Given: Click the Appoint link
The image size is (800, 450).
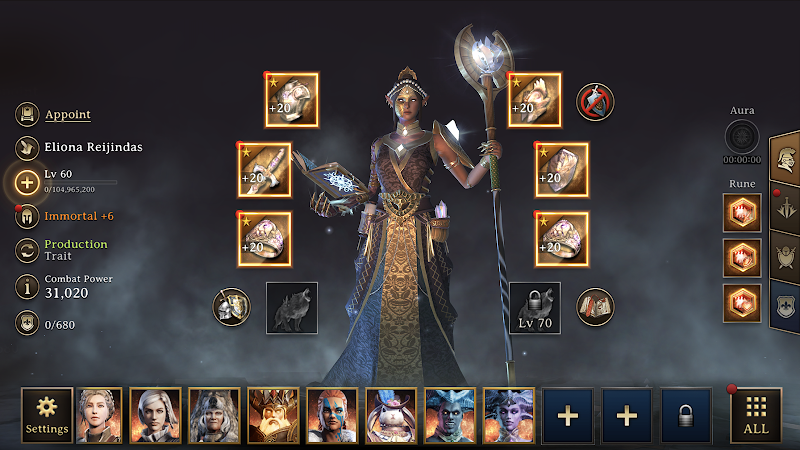Looking at the screenshot, I should click(x=67, y=115).
